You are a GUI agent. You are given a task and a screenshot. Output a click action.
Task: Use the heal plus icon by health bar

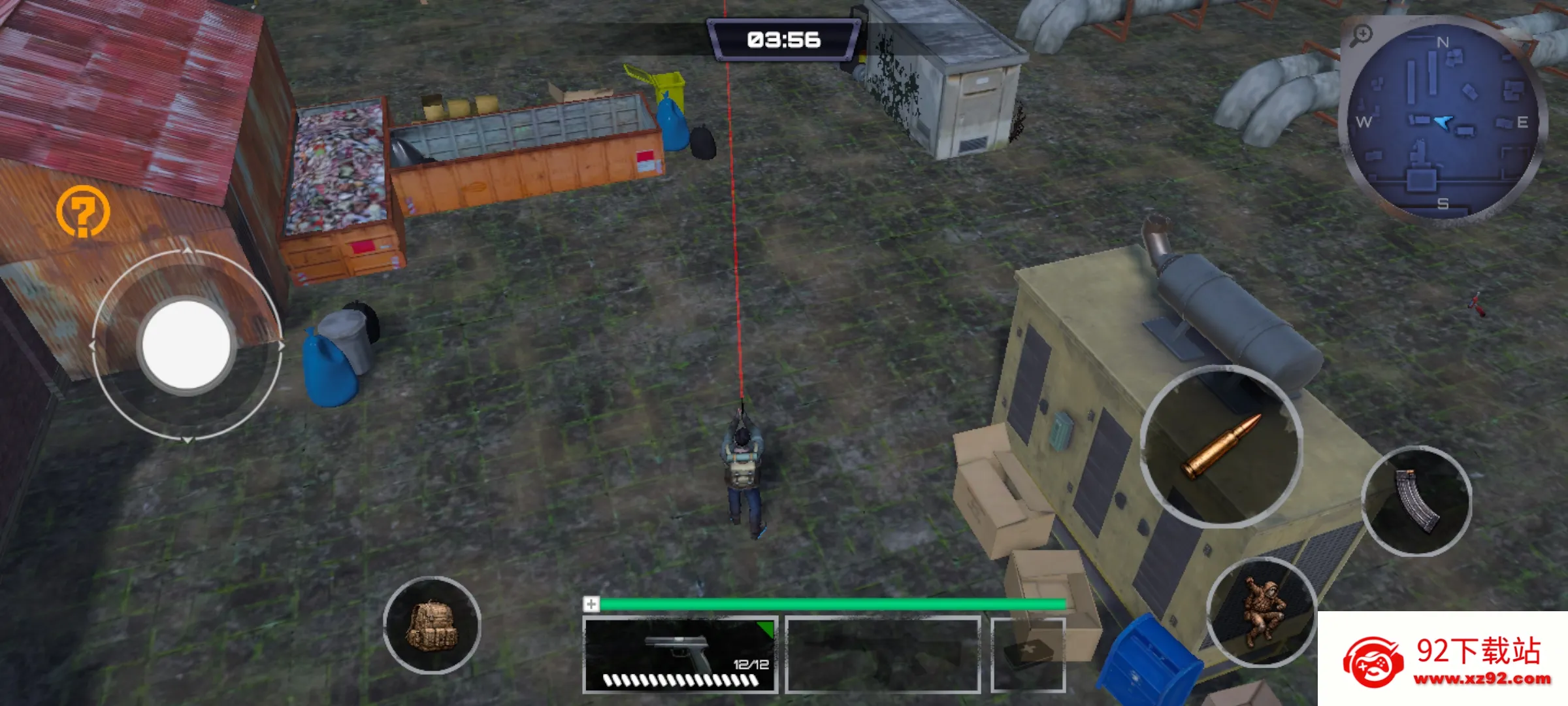pos(591,604)
